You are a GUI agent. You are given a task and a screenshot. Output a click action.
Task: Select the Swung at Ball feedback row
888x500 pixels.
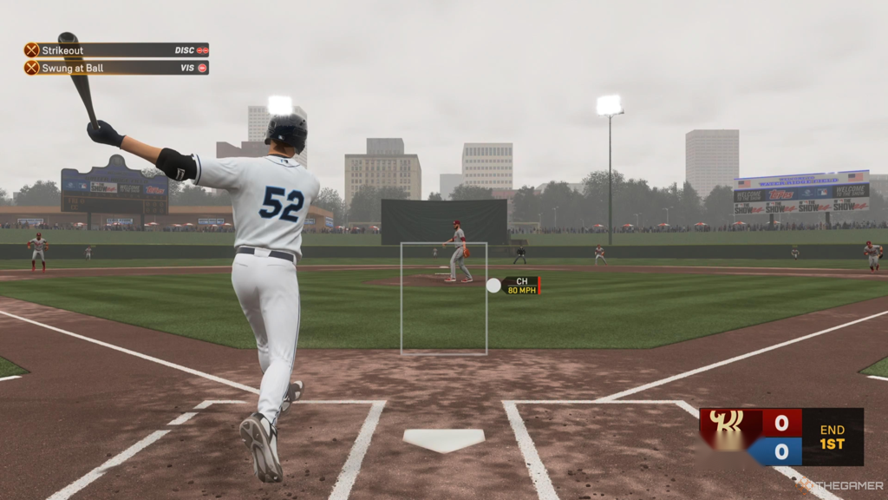116,68
